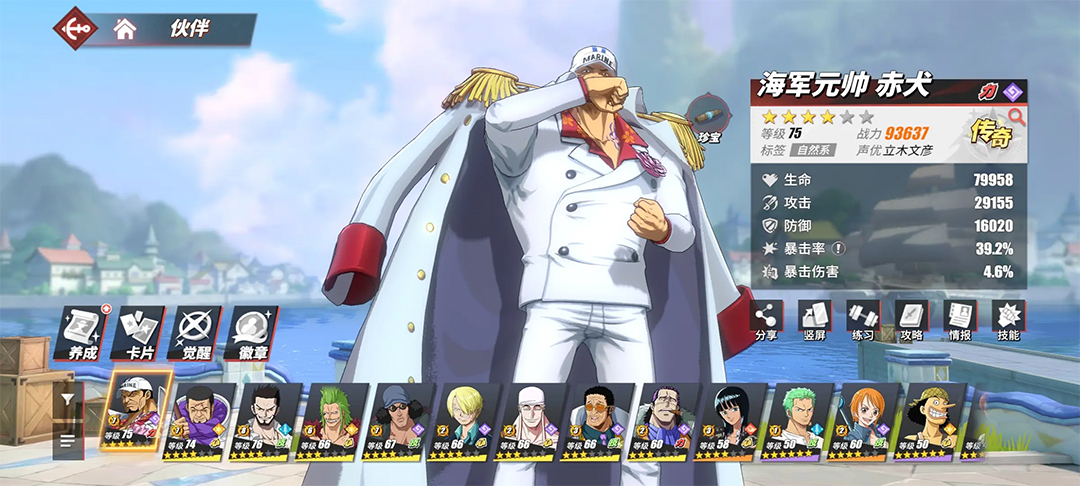Open the 卡片 cards menu
The height and width of the screenshot is (486, 1080).
[138, 328]
